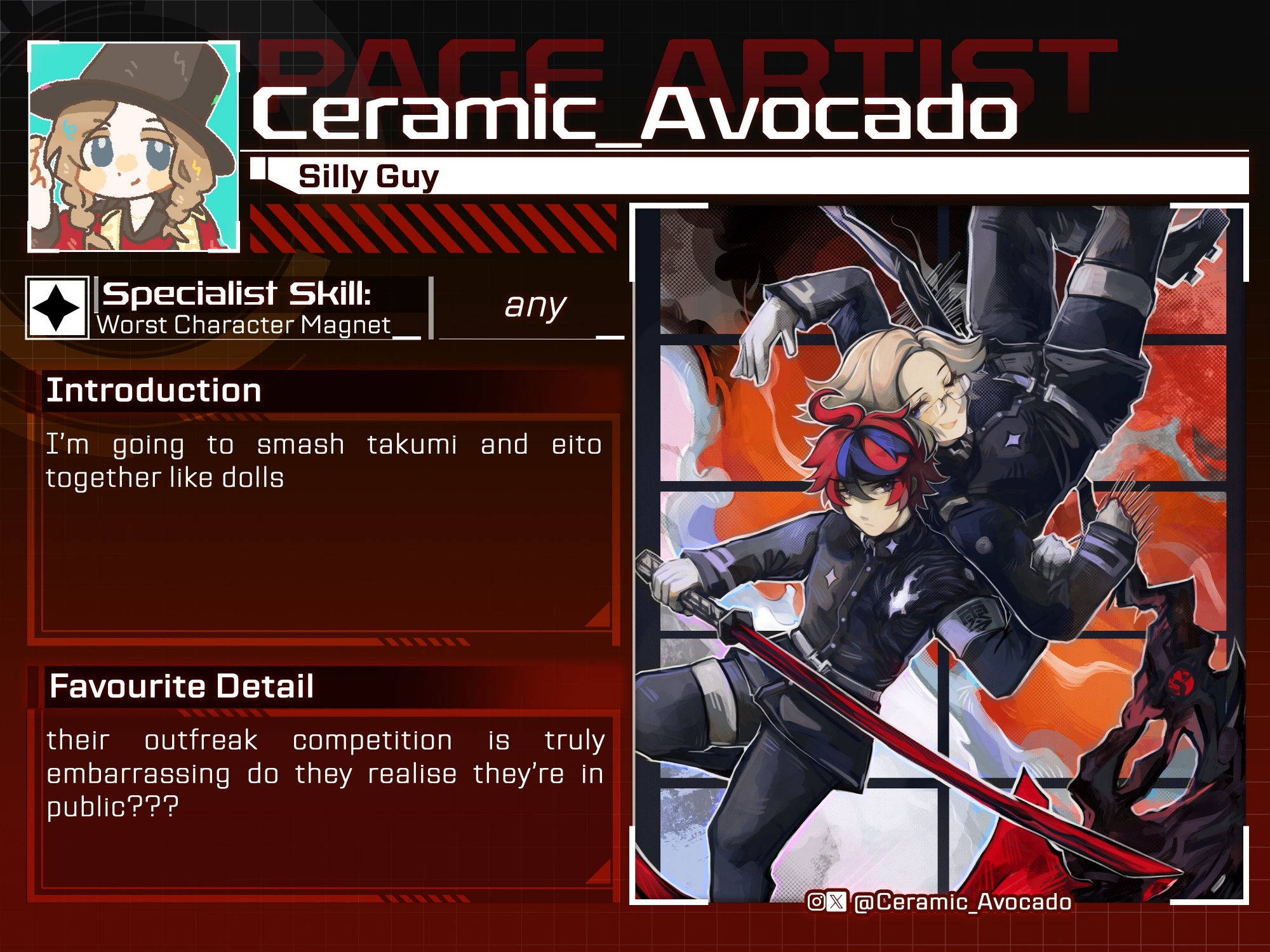Viewport: 1270px width, 952px height.
Task: Click the 'any' skill value field
Action: point(533,307)
